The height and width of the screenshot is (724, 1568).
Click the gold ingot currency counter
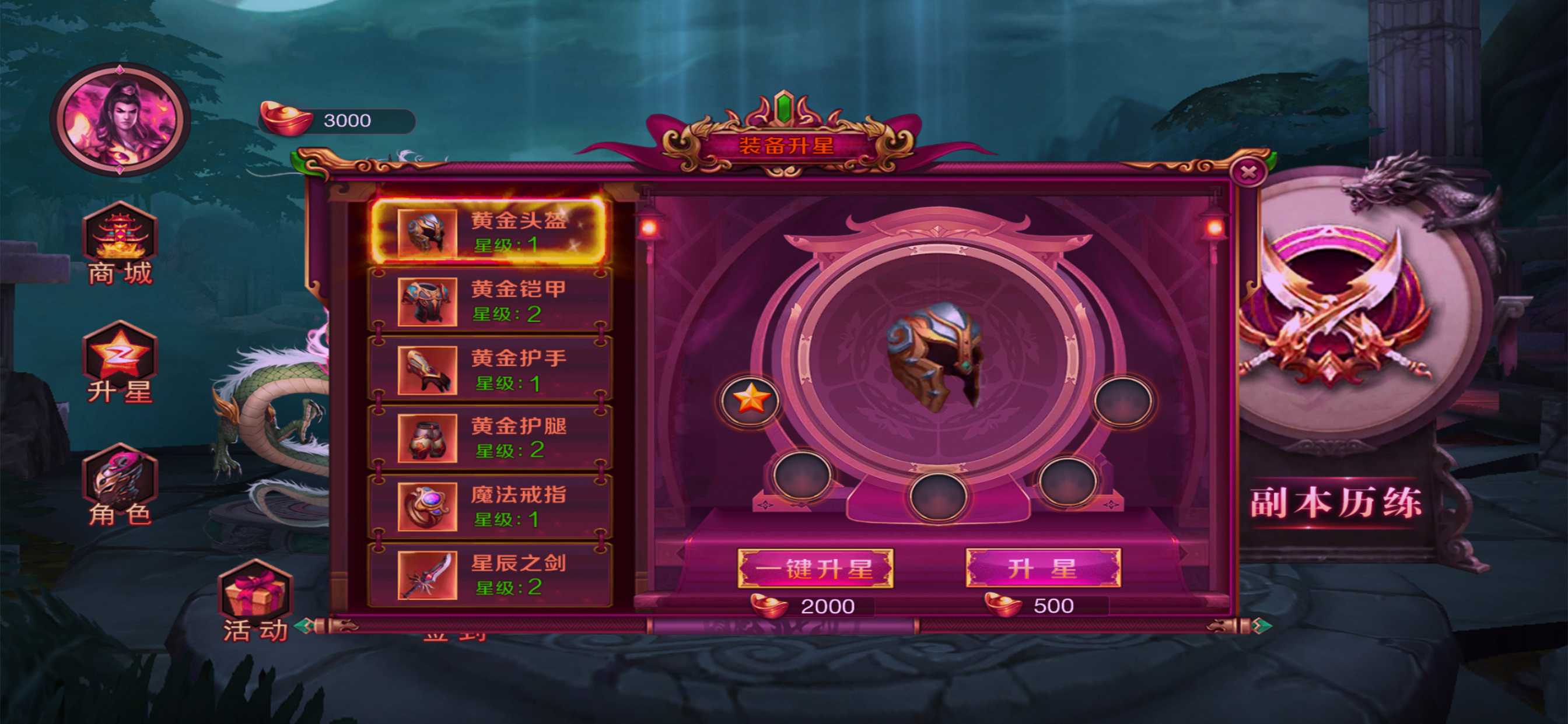click(337, 121)
